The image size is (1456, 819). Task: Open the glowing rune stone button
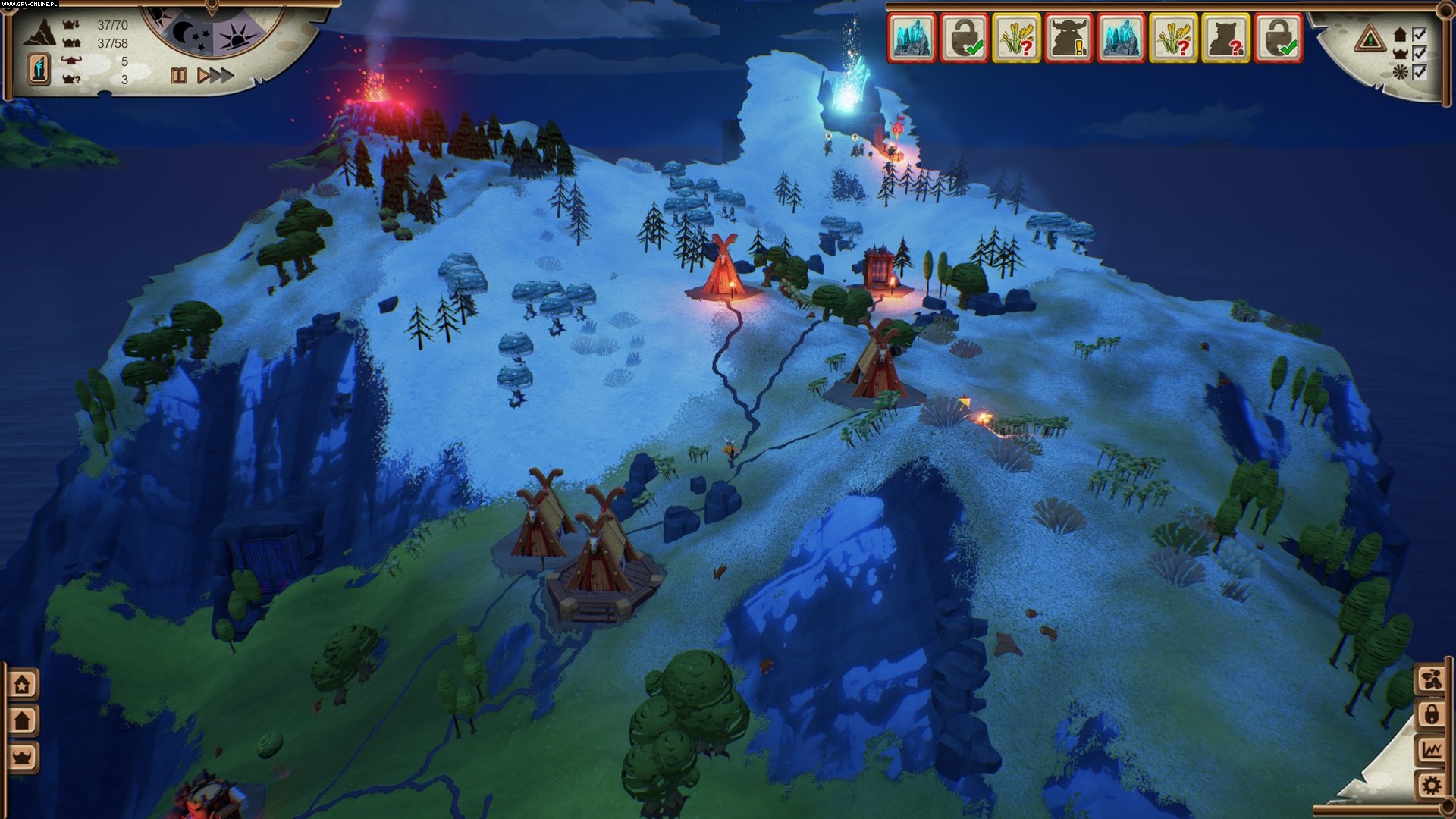click(x=40, y=69)
